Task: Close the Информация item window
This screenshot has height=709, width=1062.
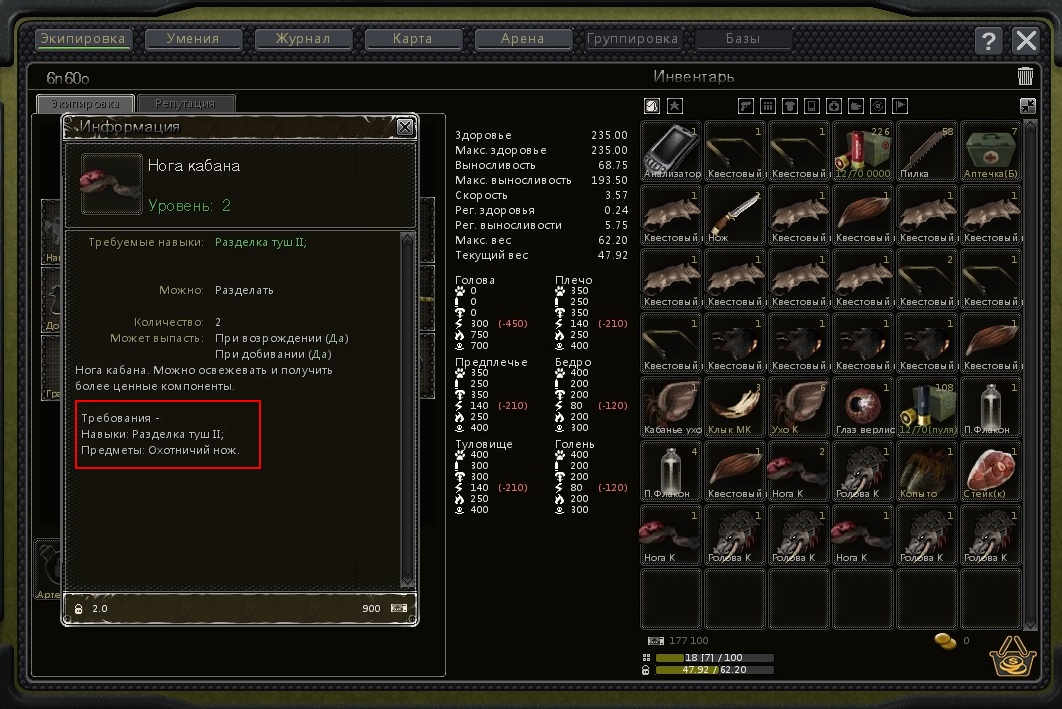Action: [405, 127]
